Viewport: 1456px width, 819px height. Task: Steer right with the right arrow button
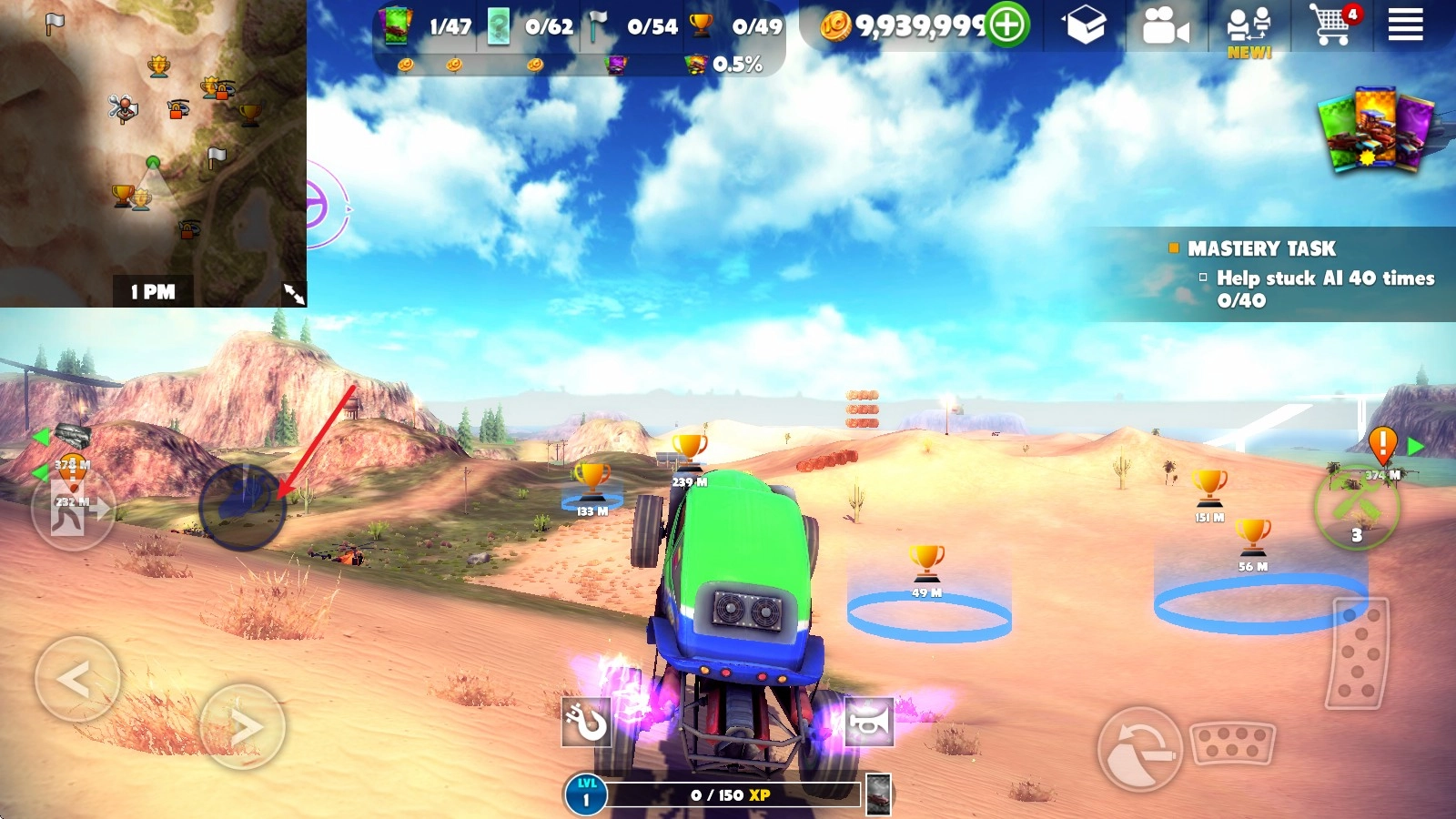(242, 726)
